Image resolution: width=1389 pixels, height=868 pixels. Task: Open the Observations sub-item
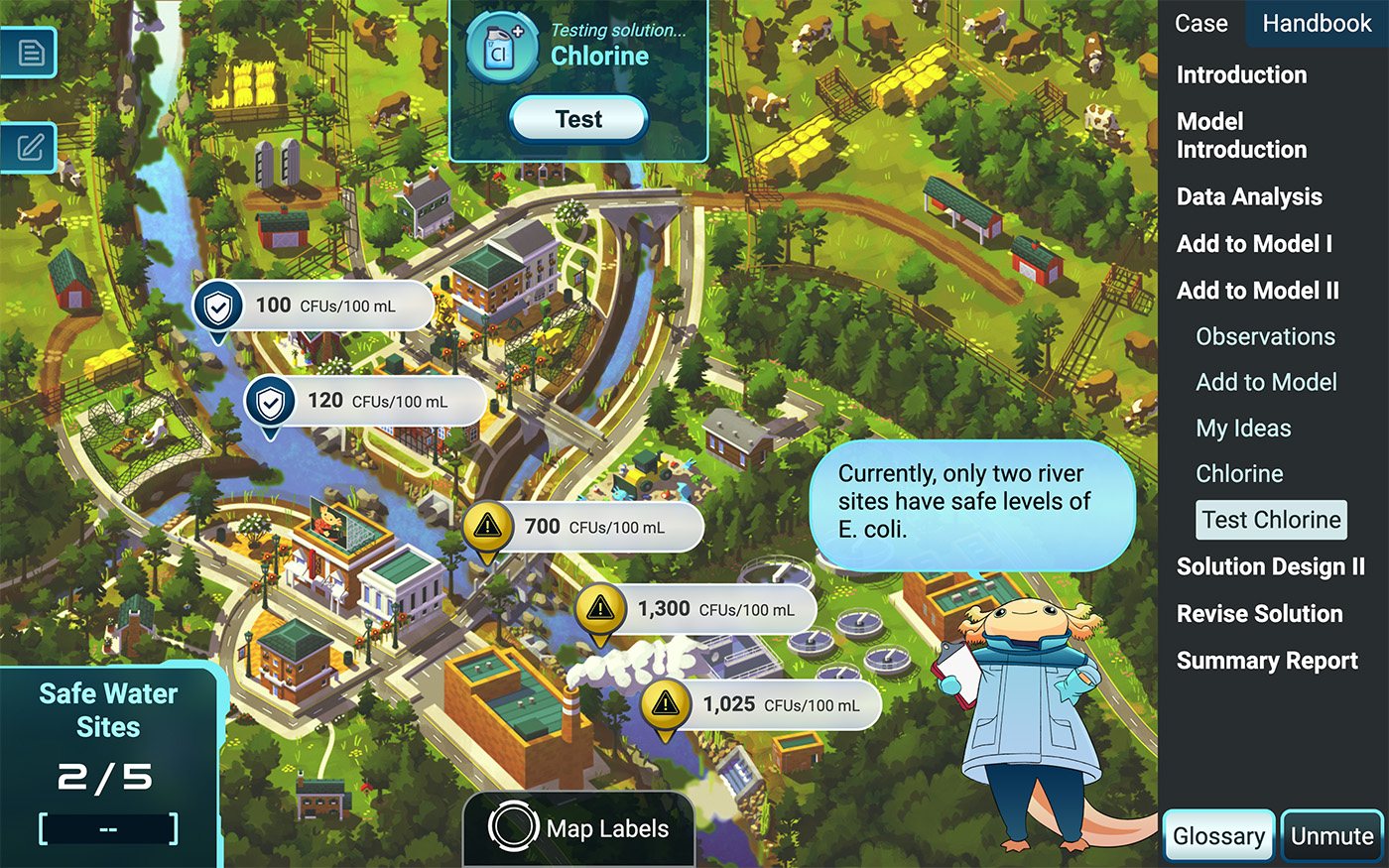click(x=1265, y=337)
